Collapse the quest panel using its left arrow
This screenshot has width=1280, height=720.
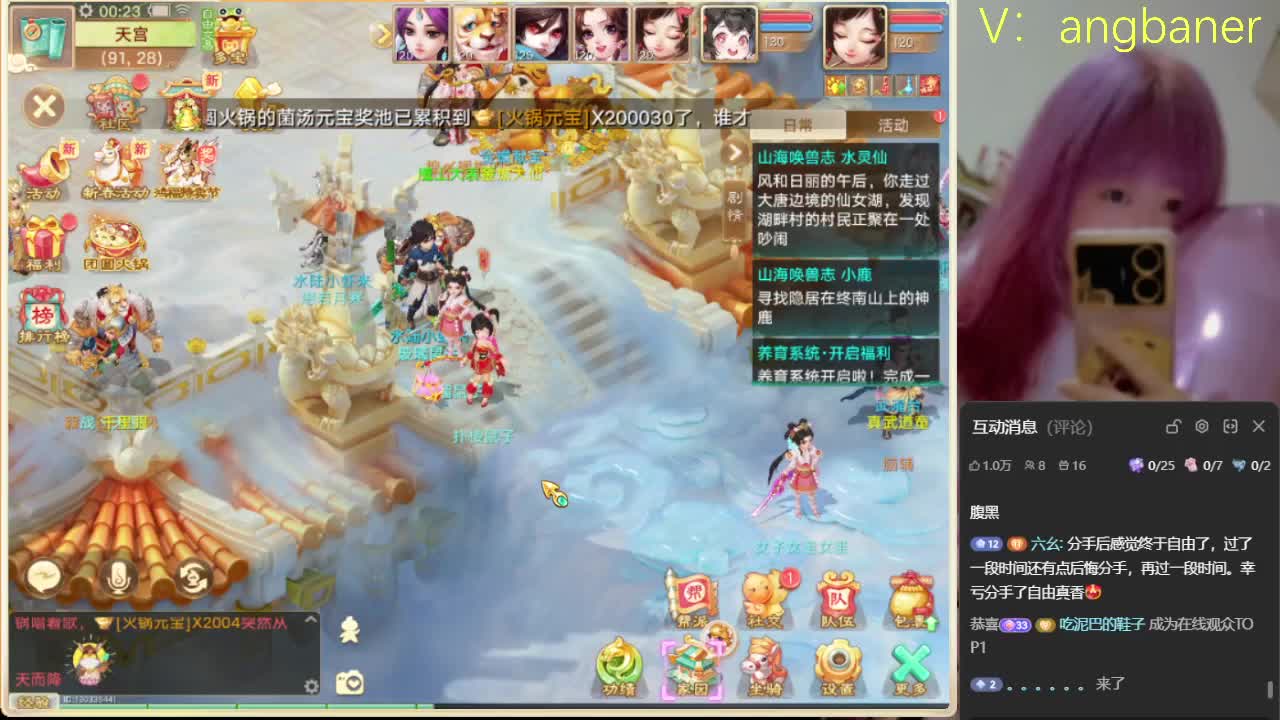pyautogui.click(x=736, y=152)
